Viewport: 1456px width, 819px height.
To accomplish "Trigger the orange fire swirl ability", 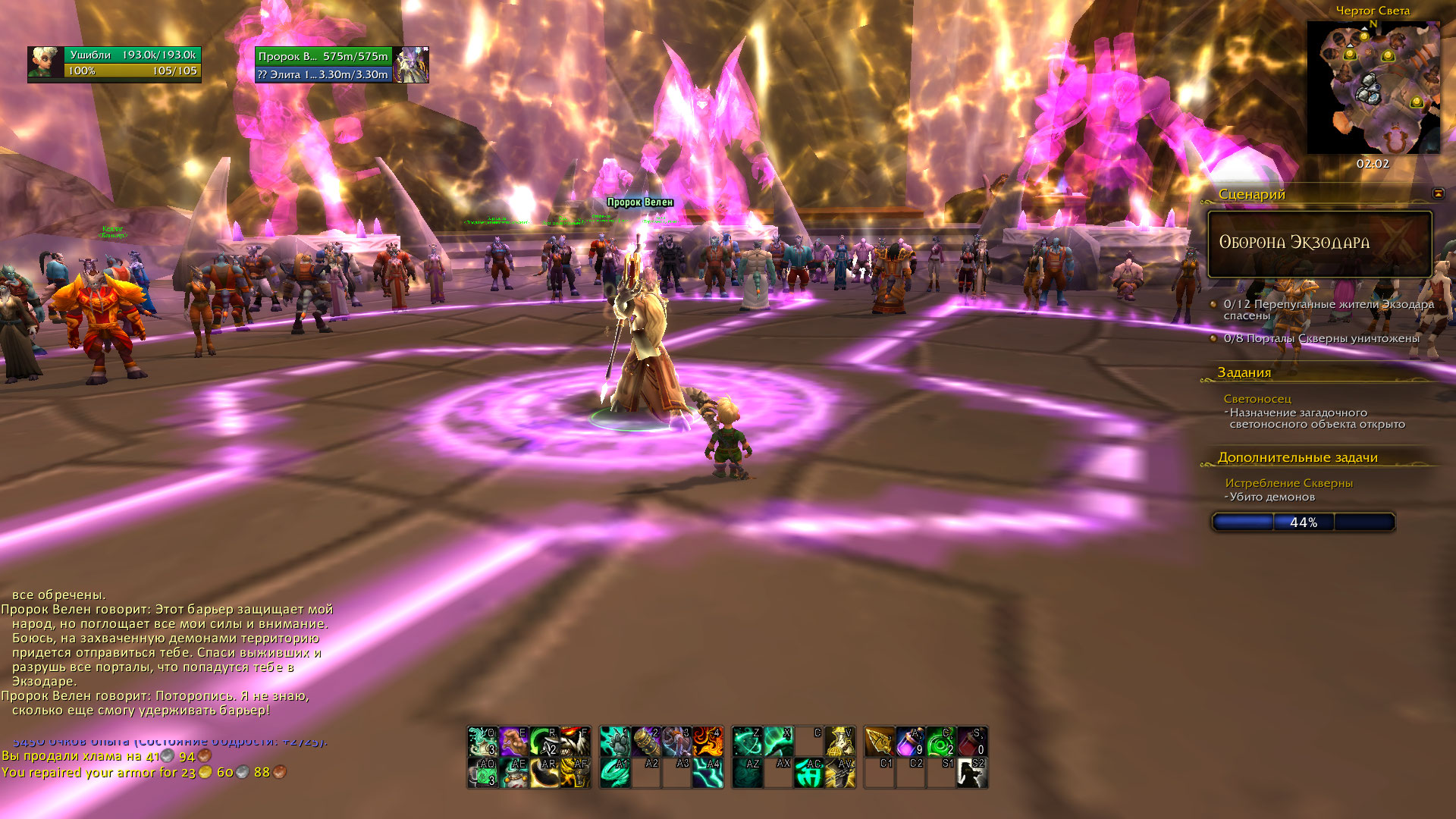I will tap(708, 741).
